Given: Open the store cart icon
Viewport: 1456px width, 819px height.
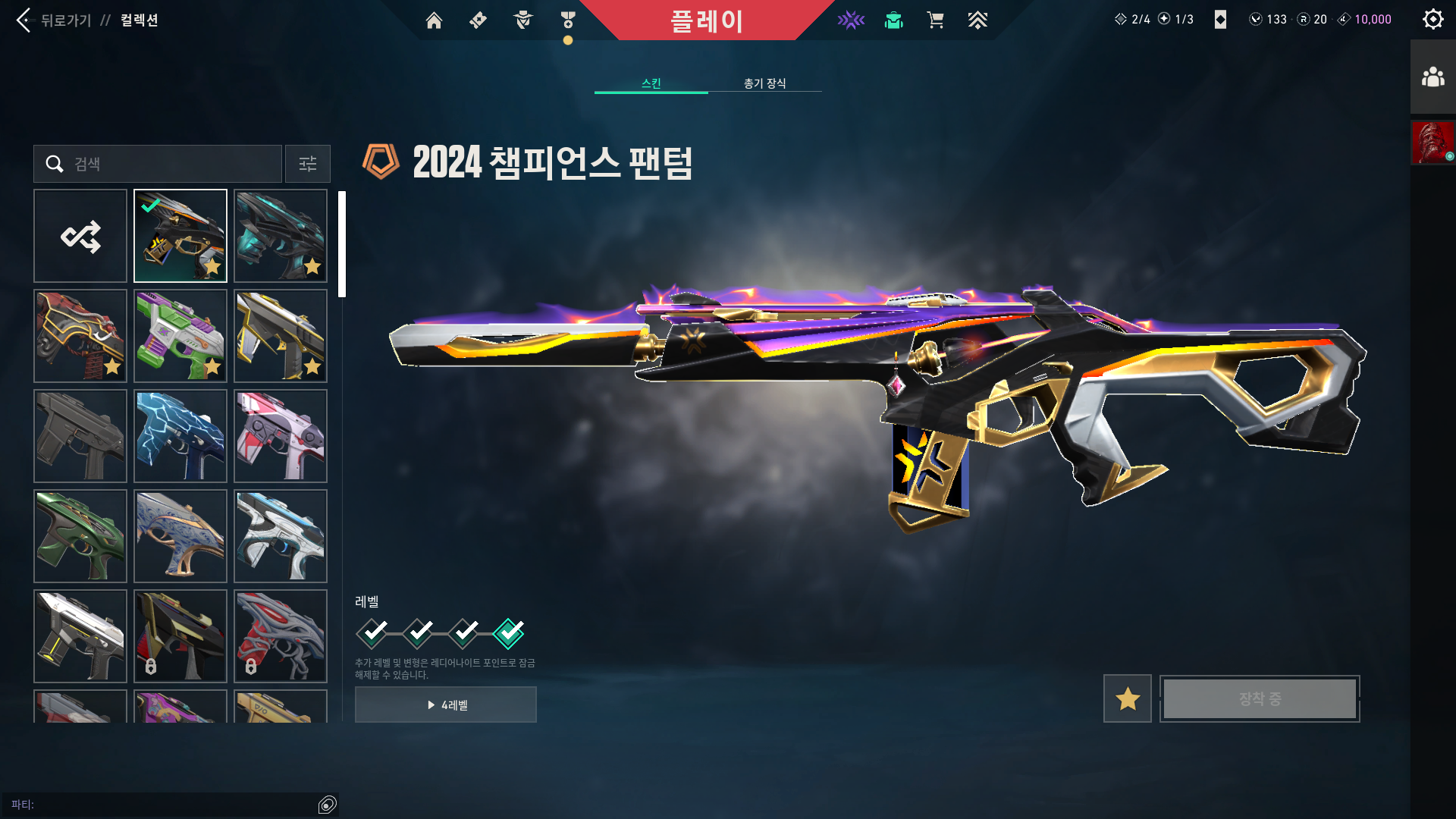Looking at the screenshot, I should click(936, 20).
